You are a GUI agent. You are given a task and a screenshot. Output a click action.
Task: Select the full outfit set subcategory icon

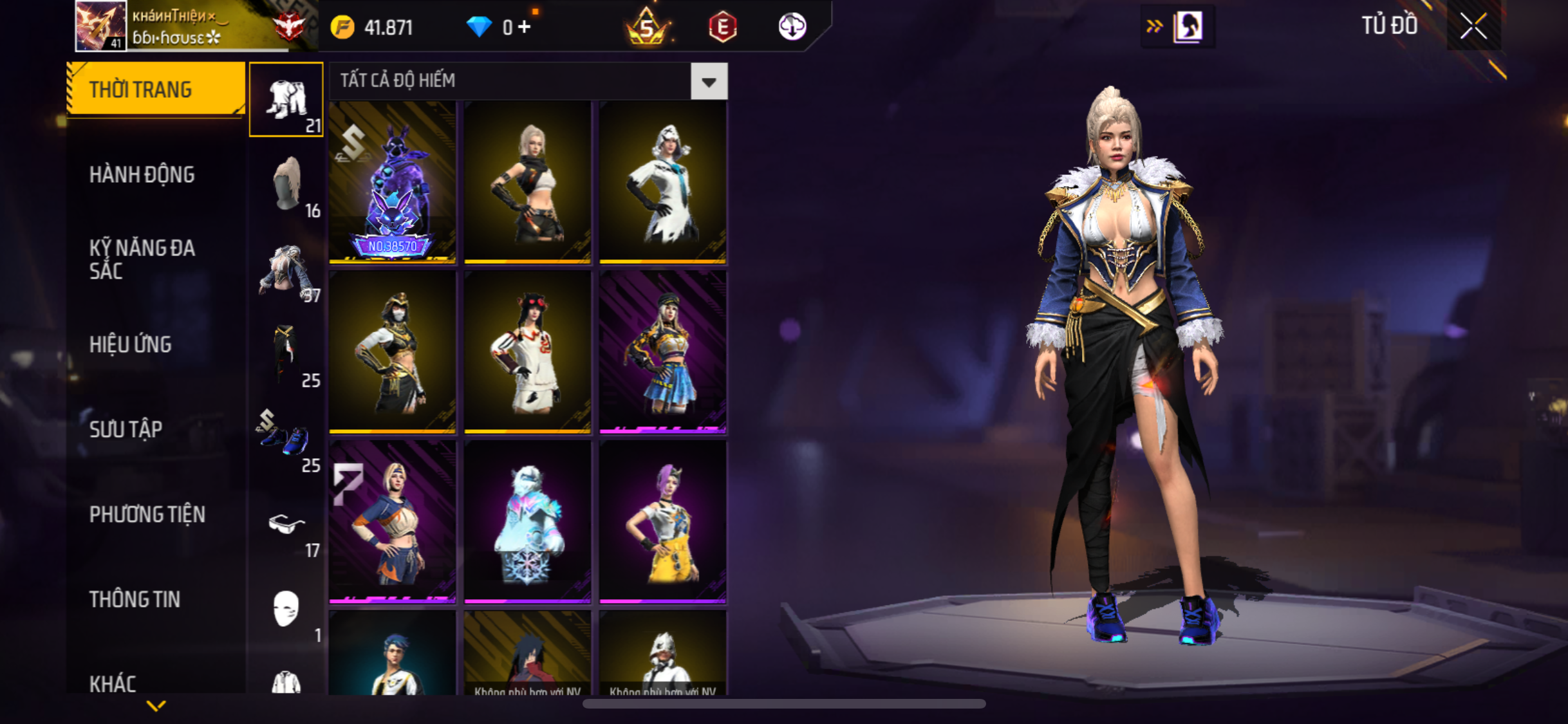286,100
